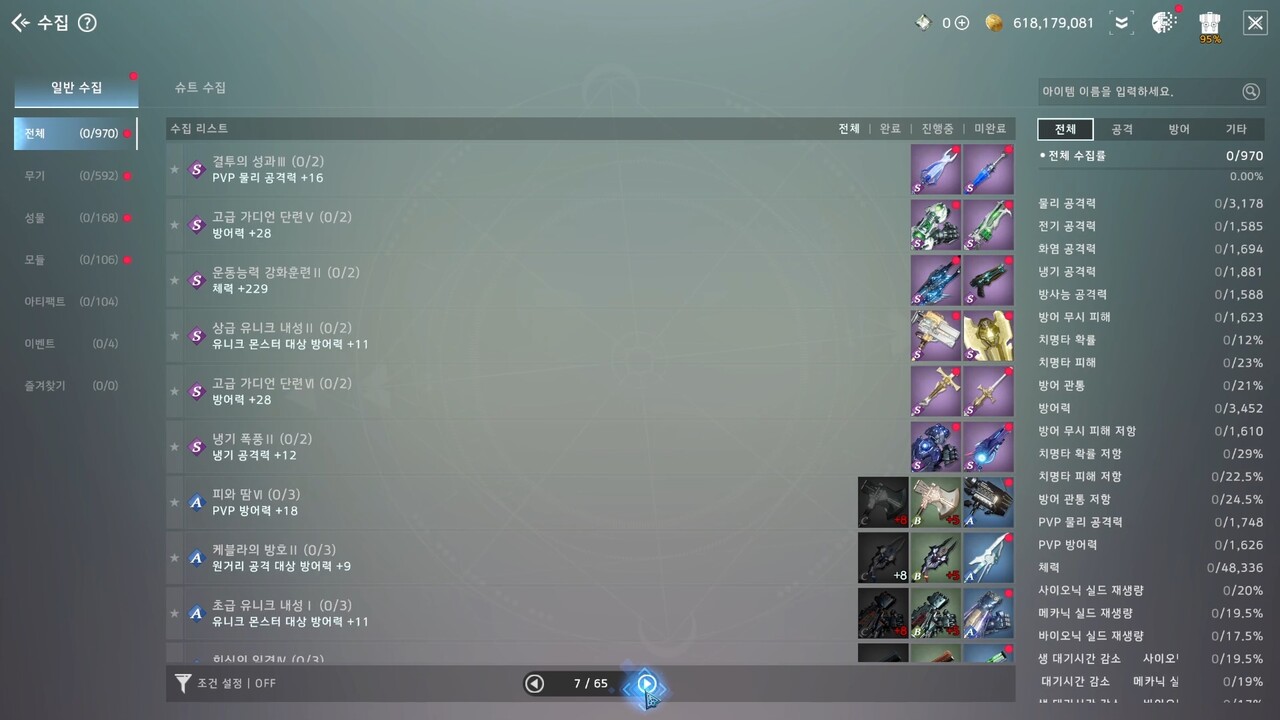
Task: Go to the next collection page
Action: click(646, 684)
